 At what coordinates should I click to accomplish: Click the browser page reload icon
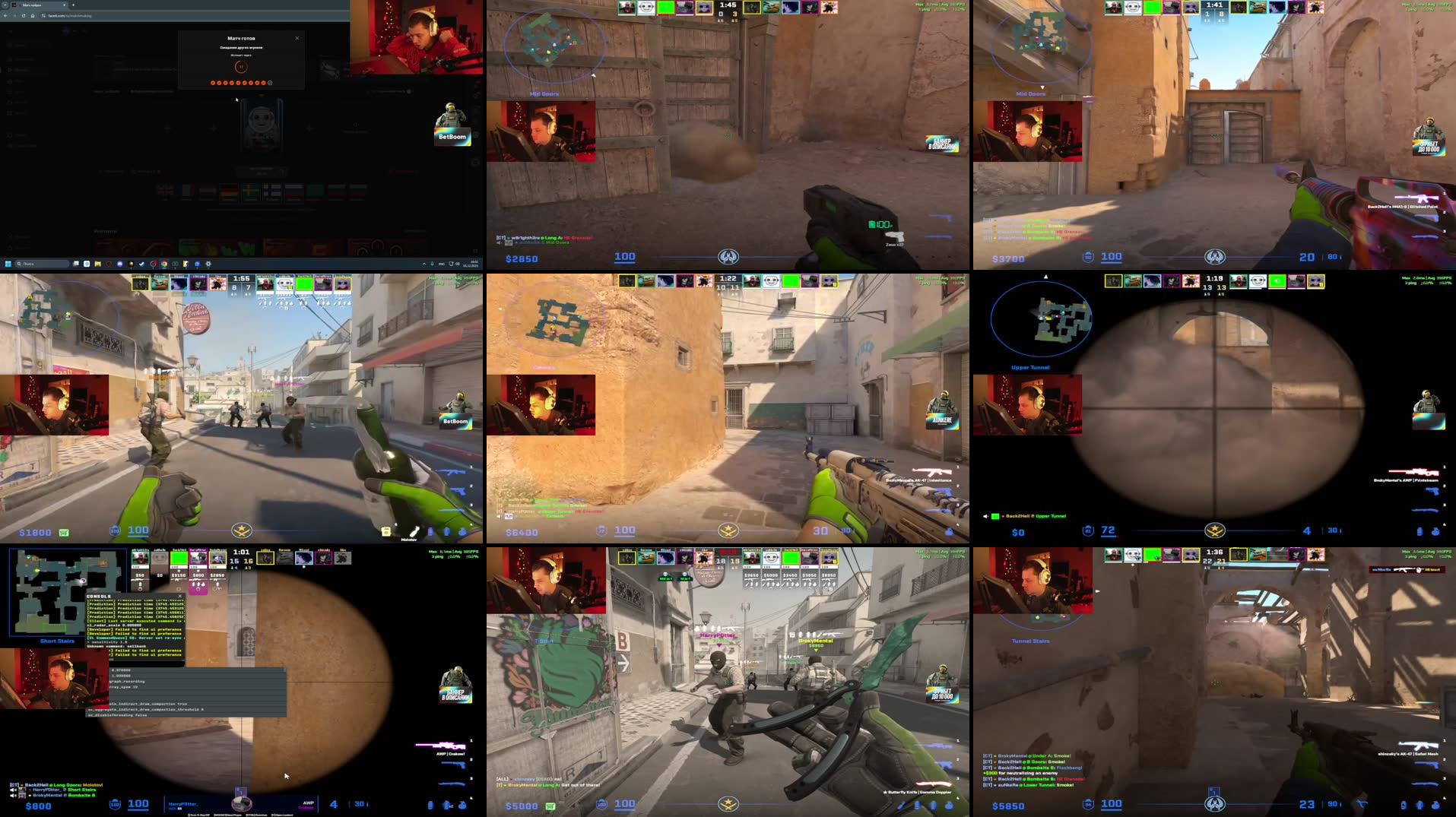tap(24, 14)
